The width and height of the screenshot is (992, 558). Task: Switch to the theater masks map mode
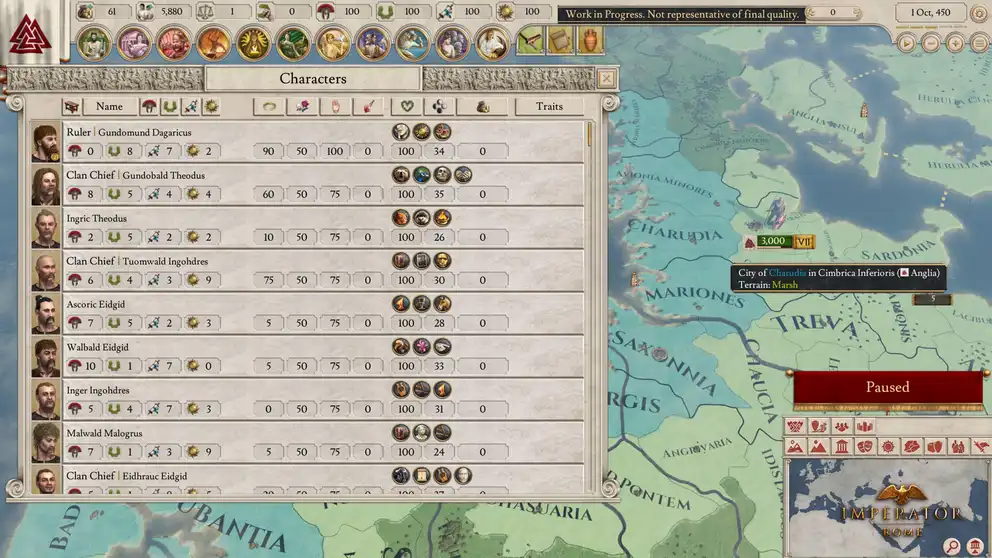(865, 447)
